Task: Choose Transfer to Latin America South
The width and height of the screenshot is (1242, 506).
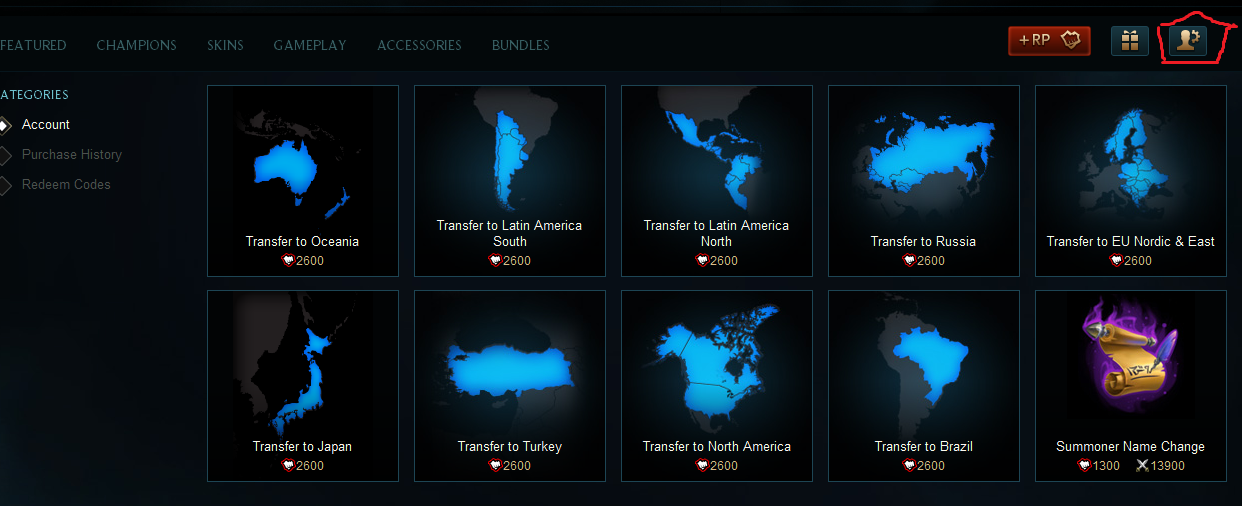Action: 509,180
